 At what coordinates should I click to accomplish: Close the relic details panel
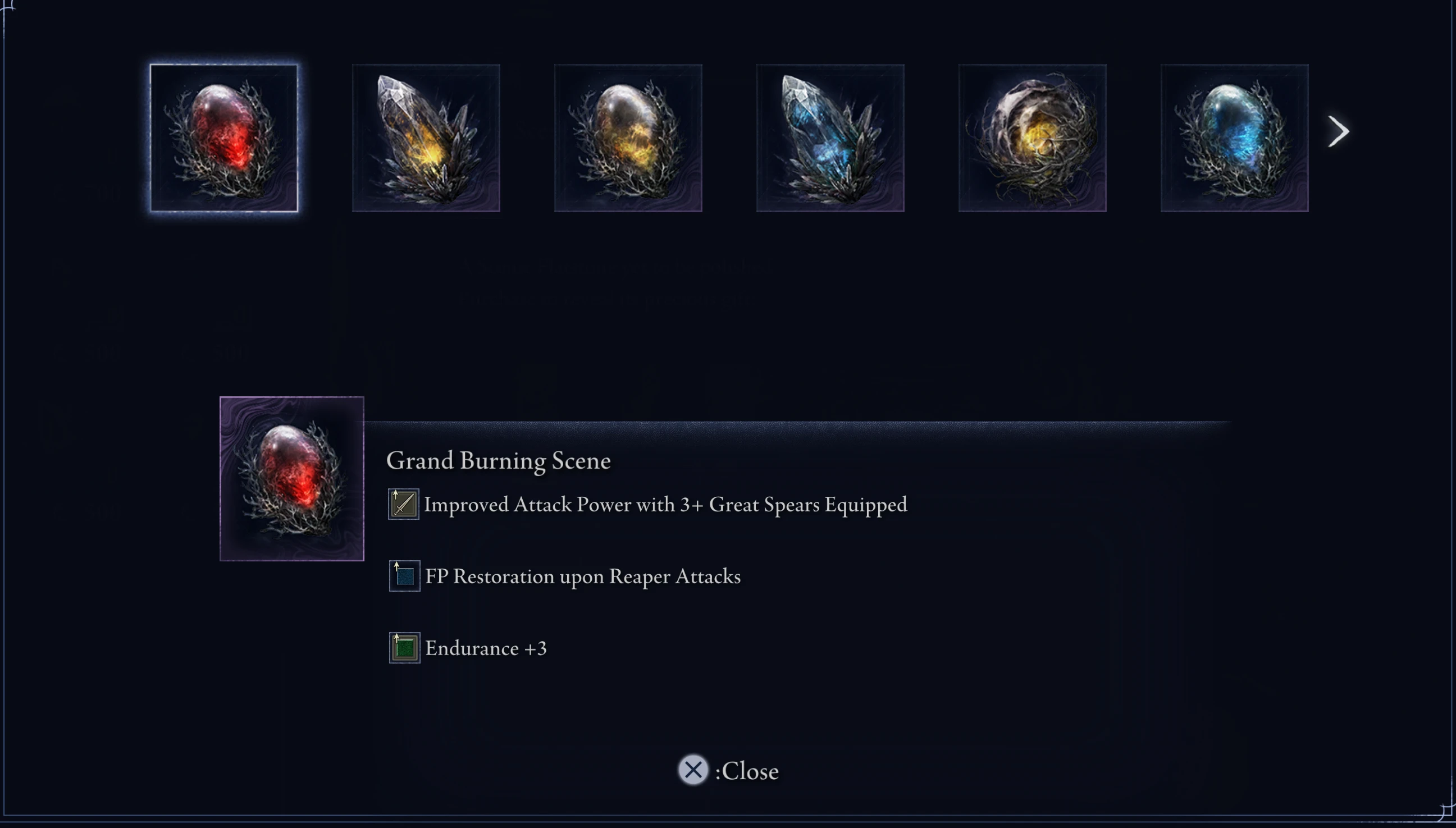[693, 770]
